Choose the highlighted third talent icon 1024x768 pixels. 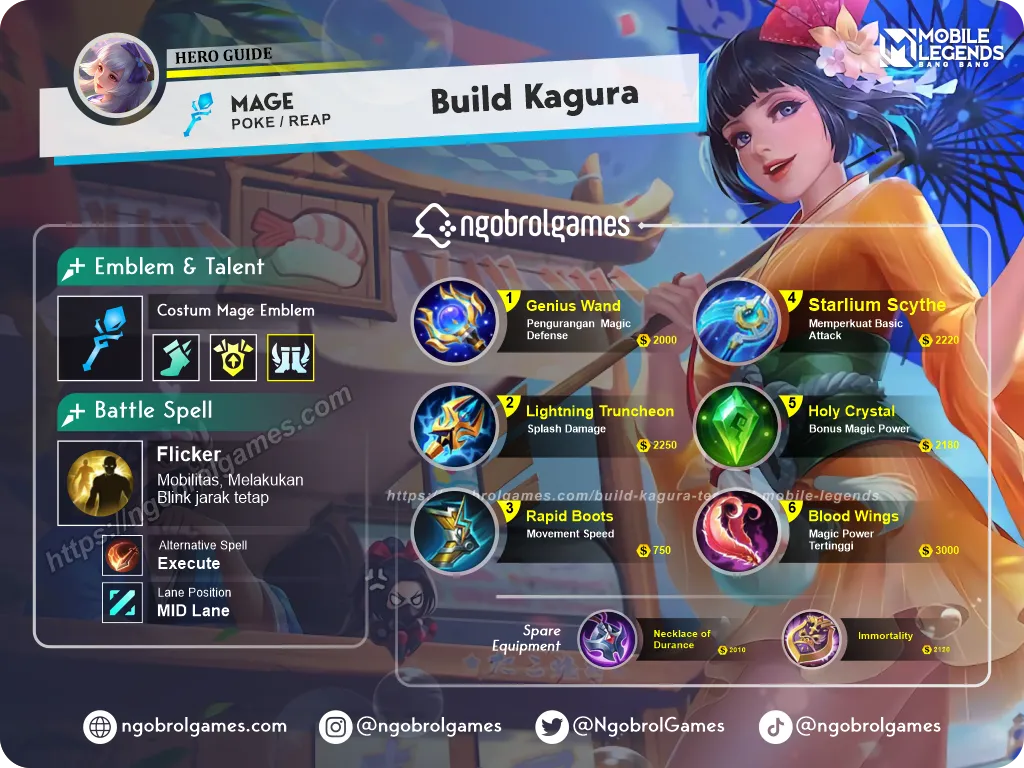pyautogui.click(x=290, y=358)
